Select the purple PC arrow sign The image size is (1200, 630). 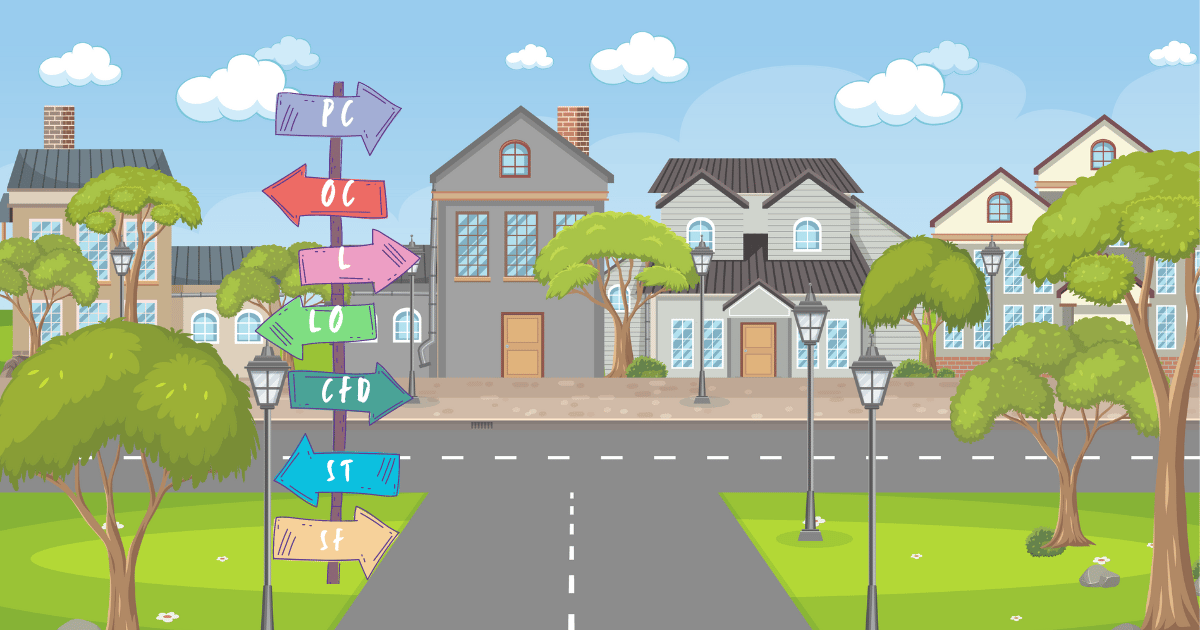click(x=337, y=115)
